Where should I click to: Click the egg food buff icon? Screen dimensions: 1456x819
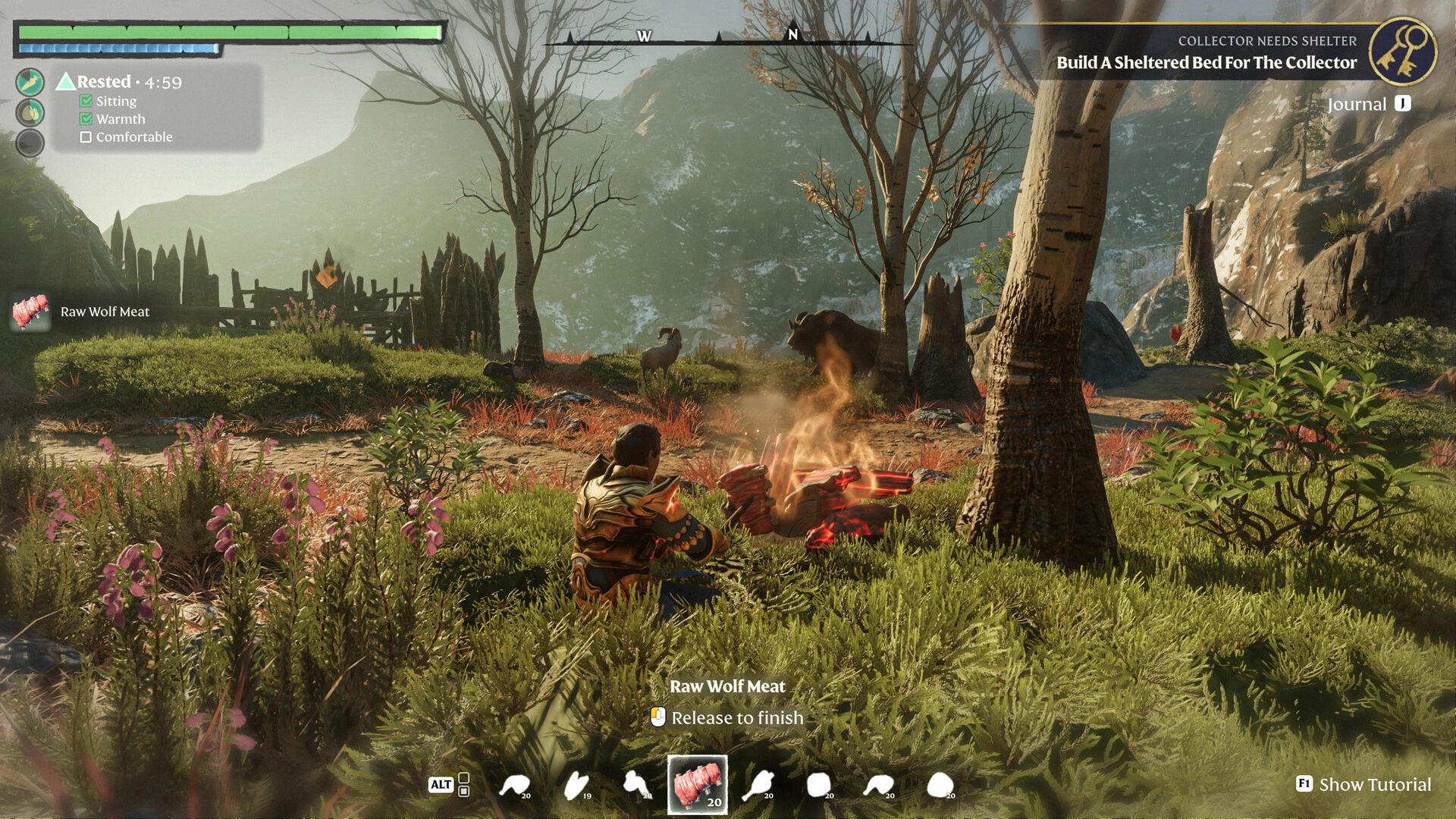tap(30, 113)
